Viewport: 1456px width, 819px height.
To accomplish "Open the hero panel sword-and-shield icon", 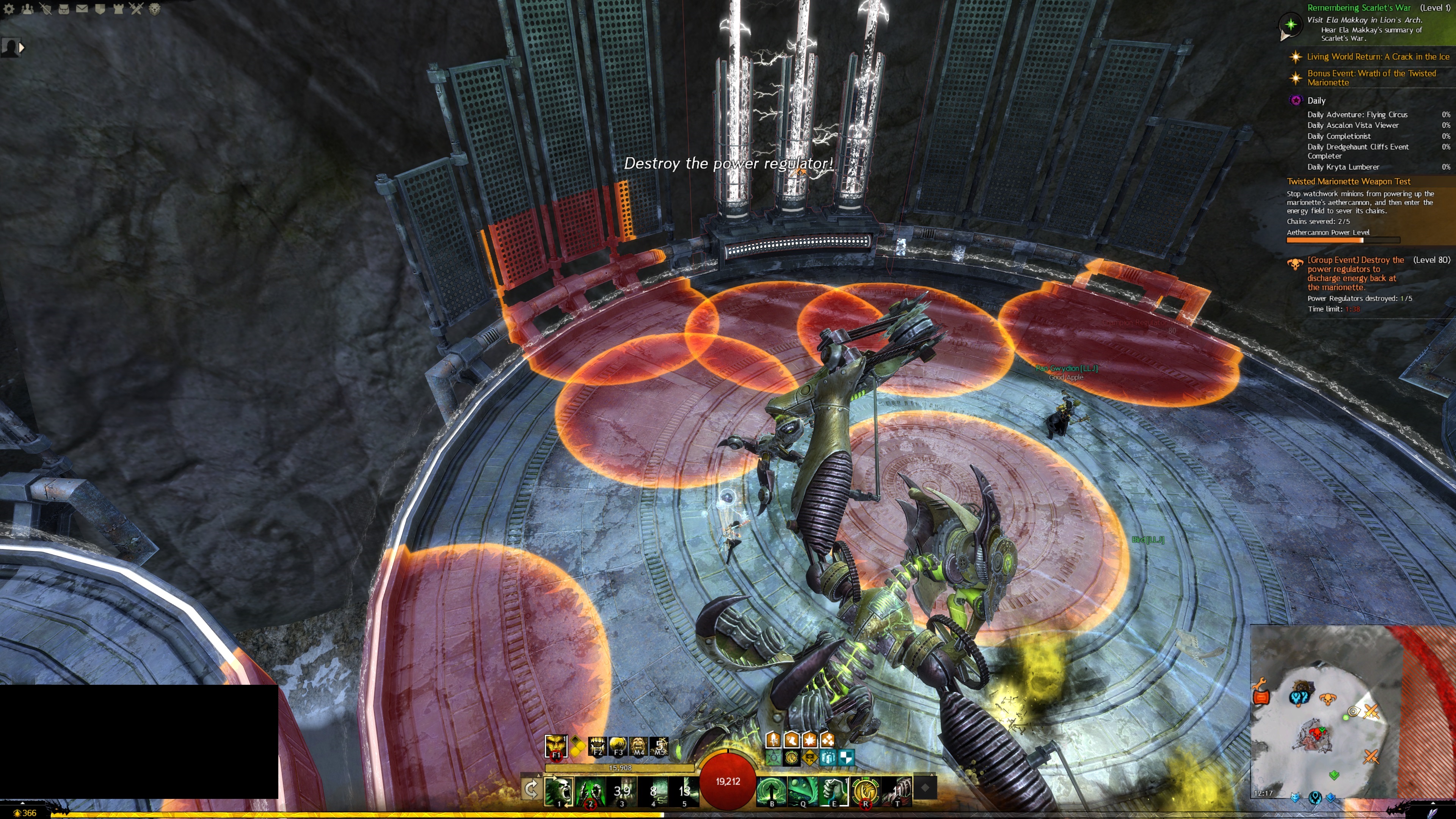I will click(x=45, y=9).
